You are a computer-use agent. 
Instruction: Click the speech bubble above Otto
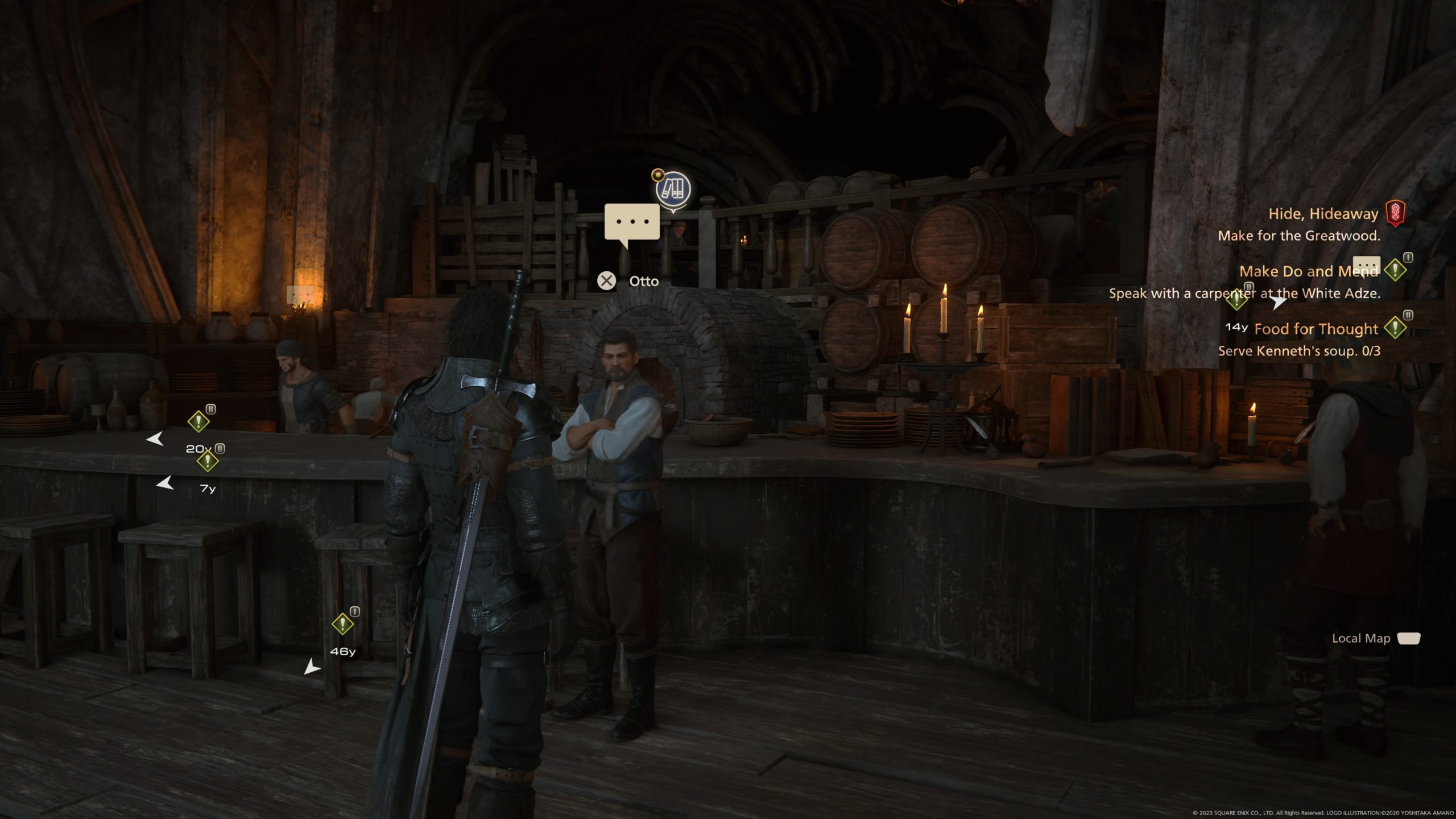632,222
